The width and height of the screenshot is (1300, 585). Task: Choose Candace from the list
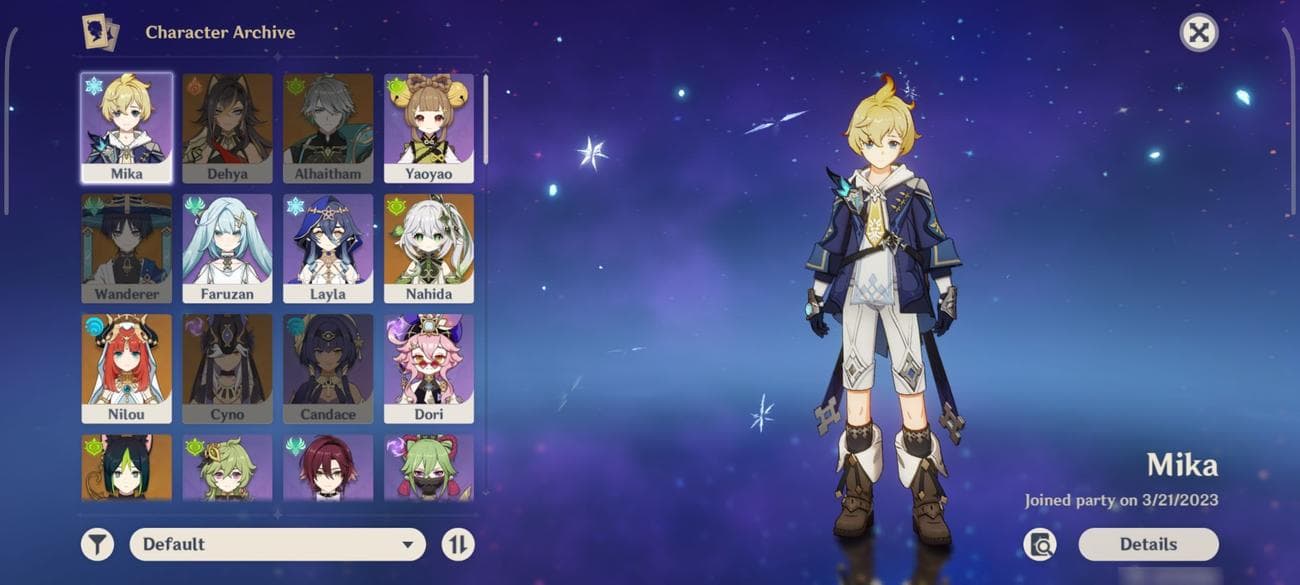[328, 368]
